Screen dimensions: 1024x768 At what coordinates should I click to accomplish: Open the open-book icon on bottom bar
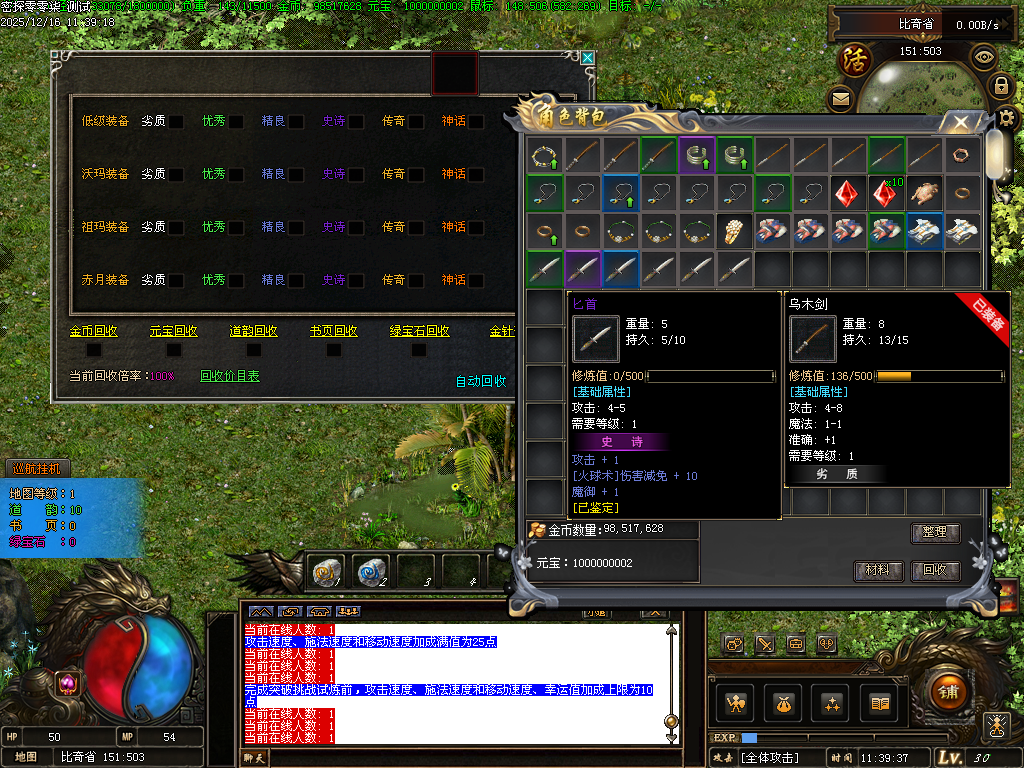(x=879, y=703)
